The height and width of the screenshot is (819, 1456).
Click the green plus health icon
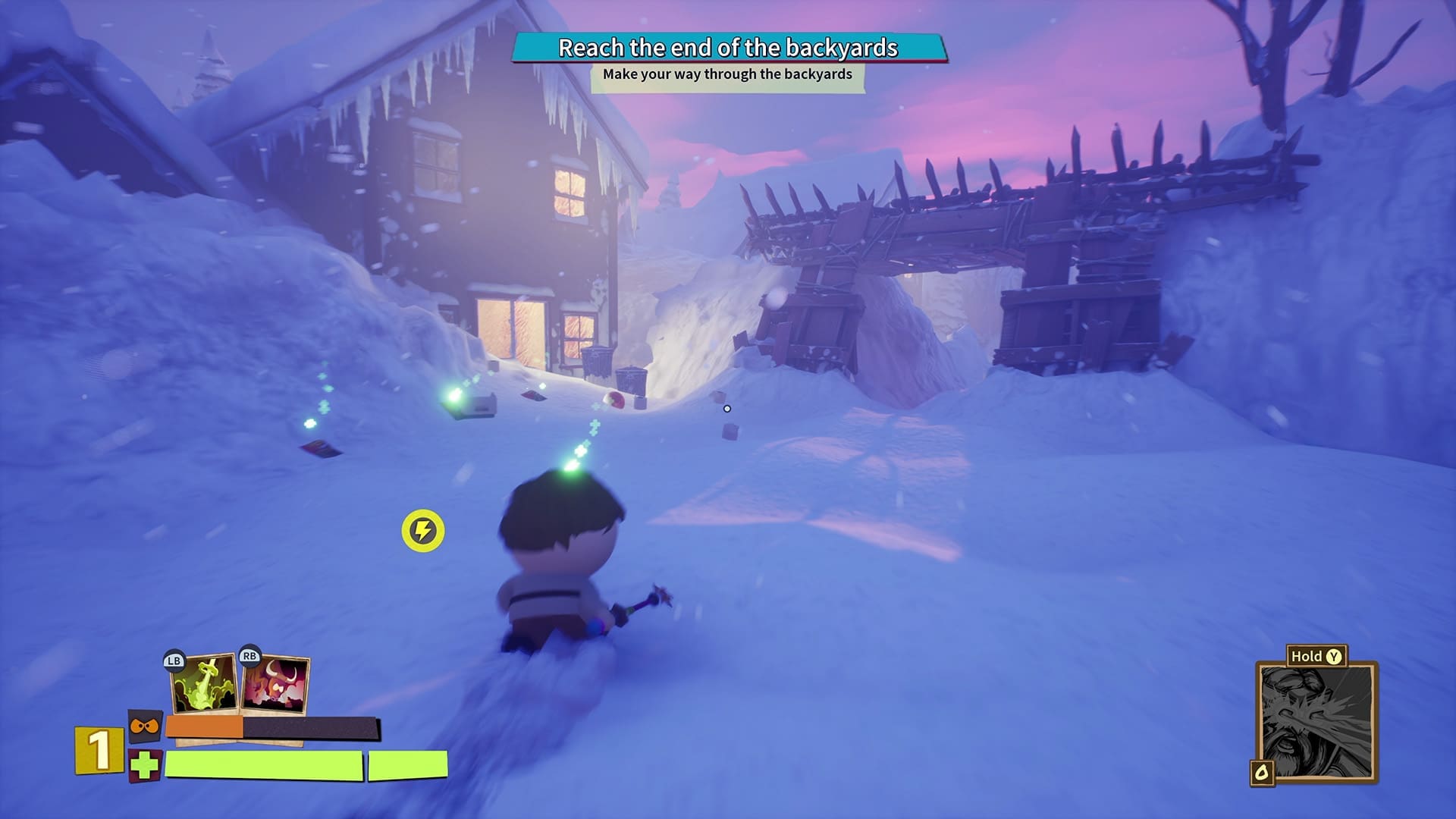[144, 766]
